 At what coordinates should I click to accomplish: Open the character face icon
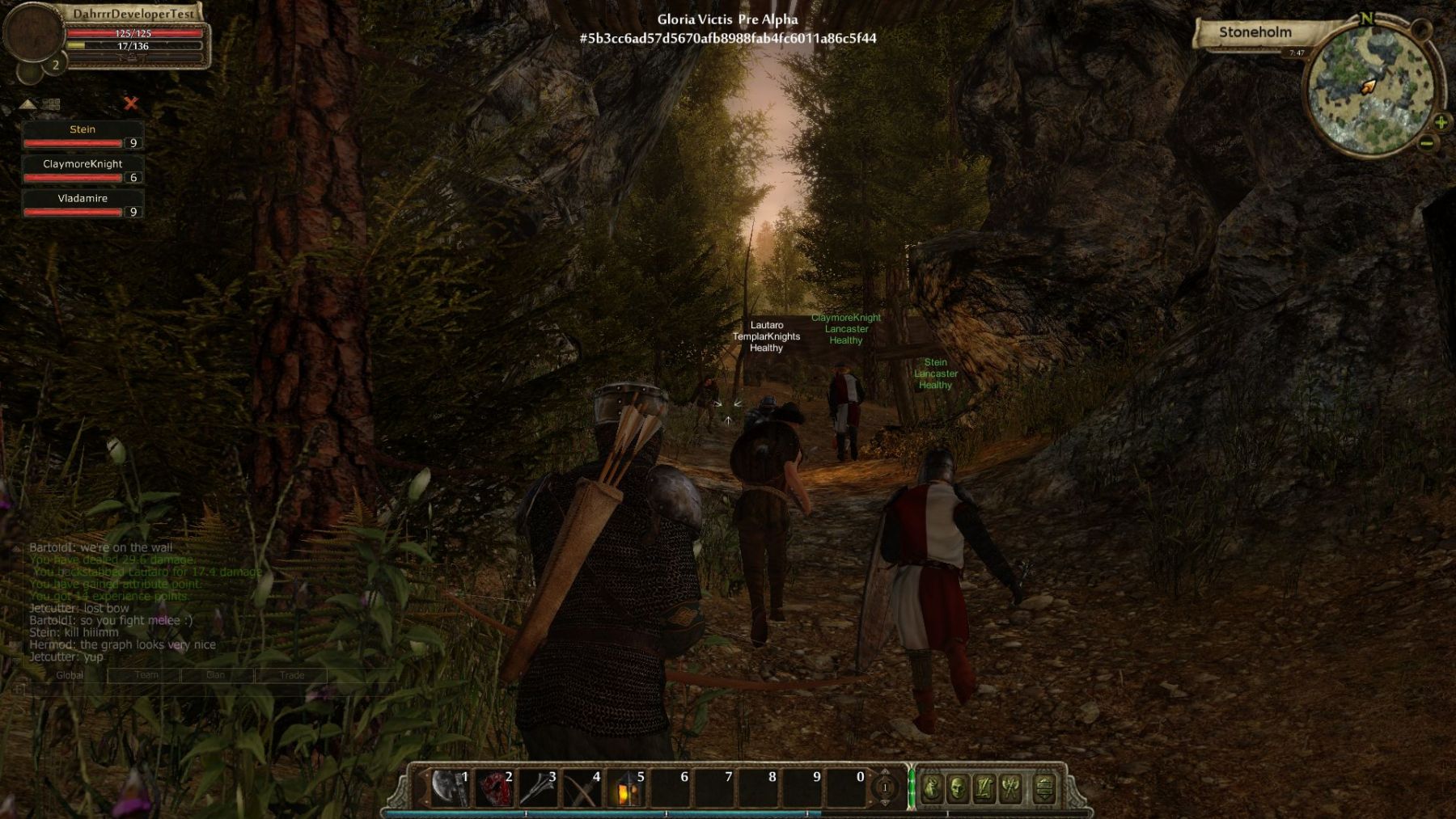click(x=958, y=788)
